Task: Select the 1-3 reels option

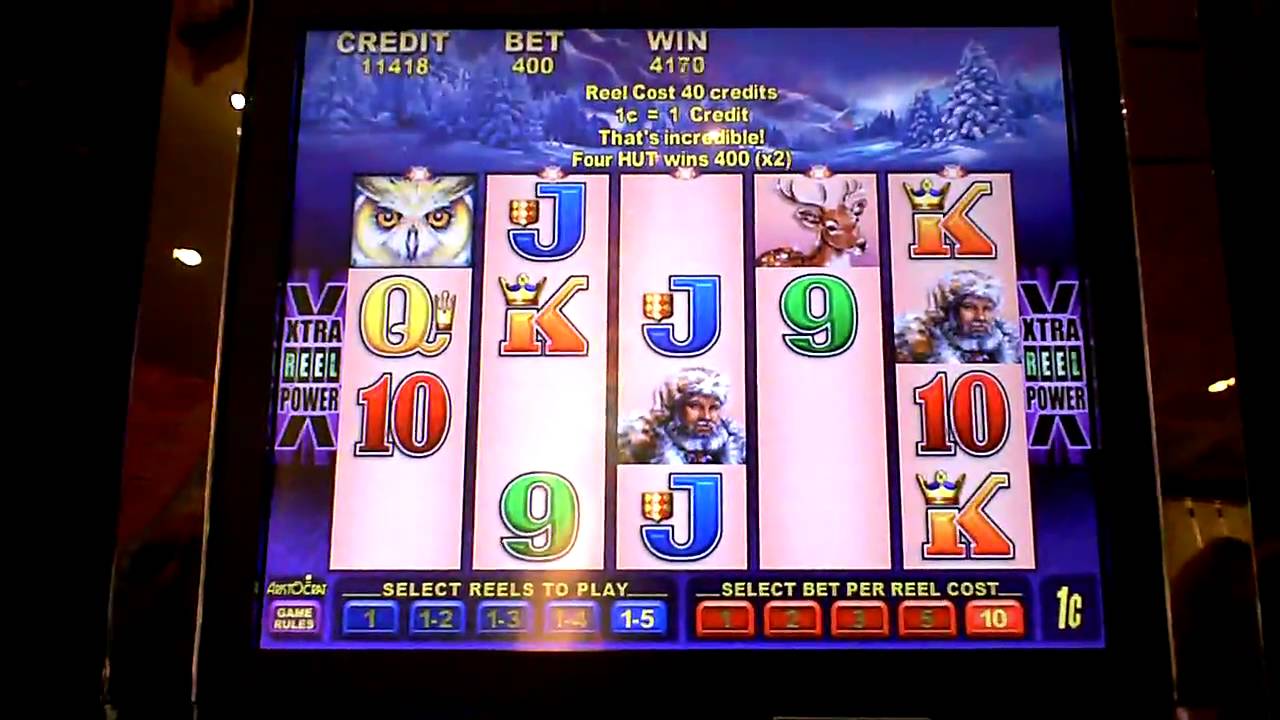Action: [x=503, y=619]
